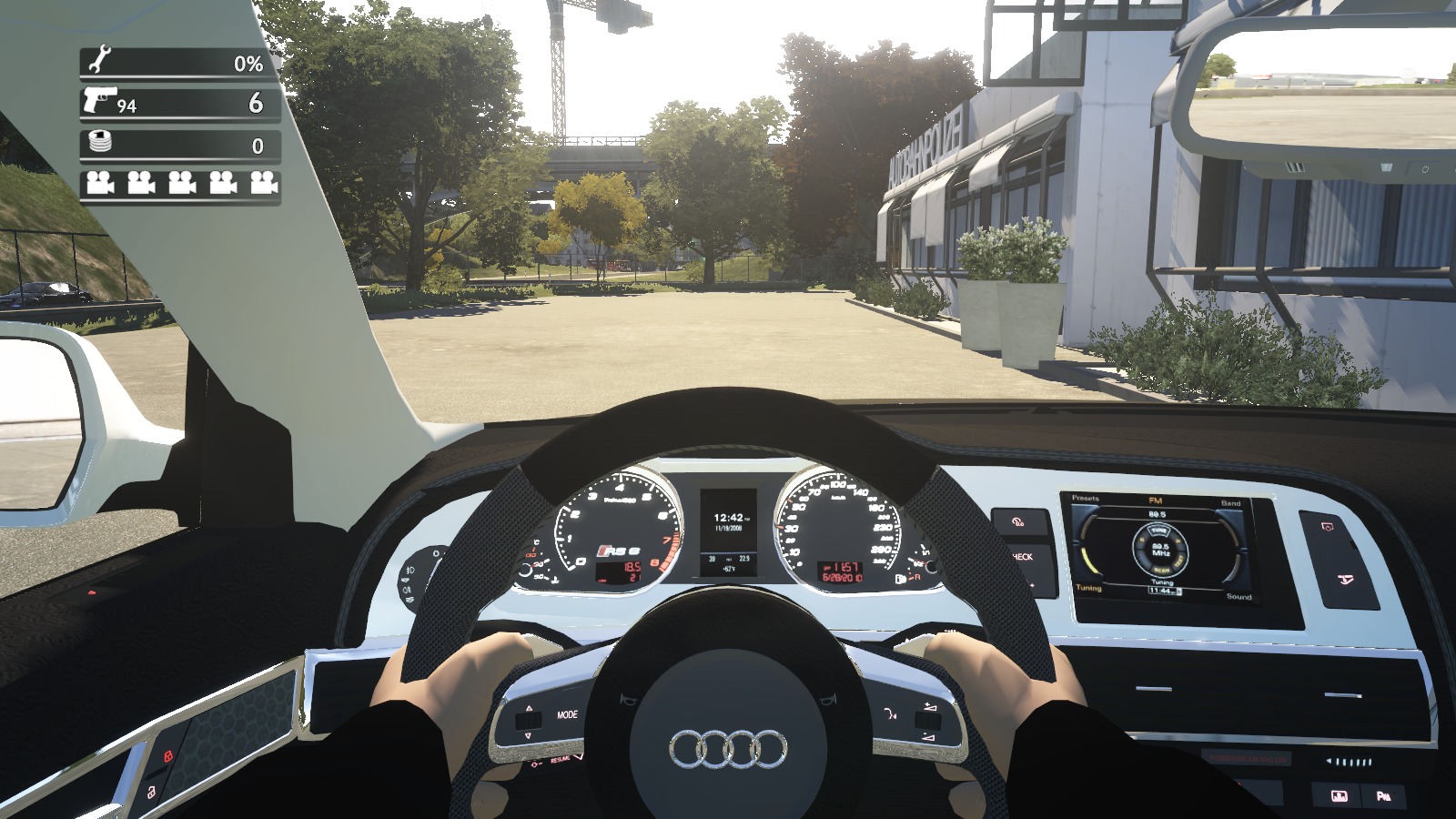Select the wrench repair icon
1456x819 pixels.
pos(96,61)
